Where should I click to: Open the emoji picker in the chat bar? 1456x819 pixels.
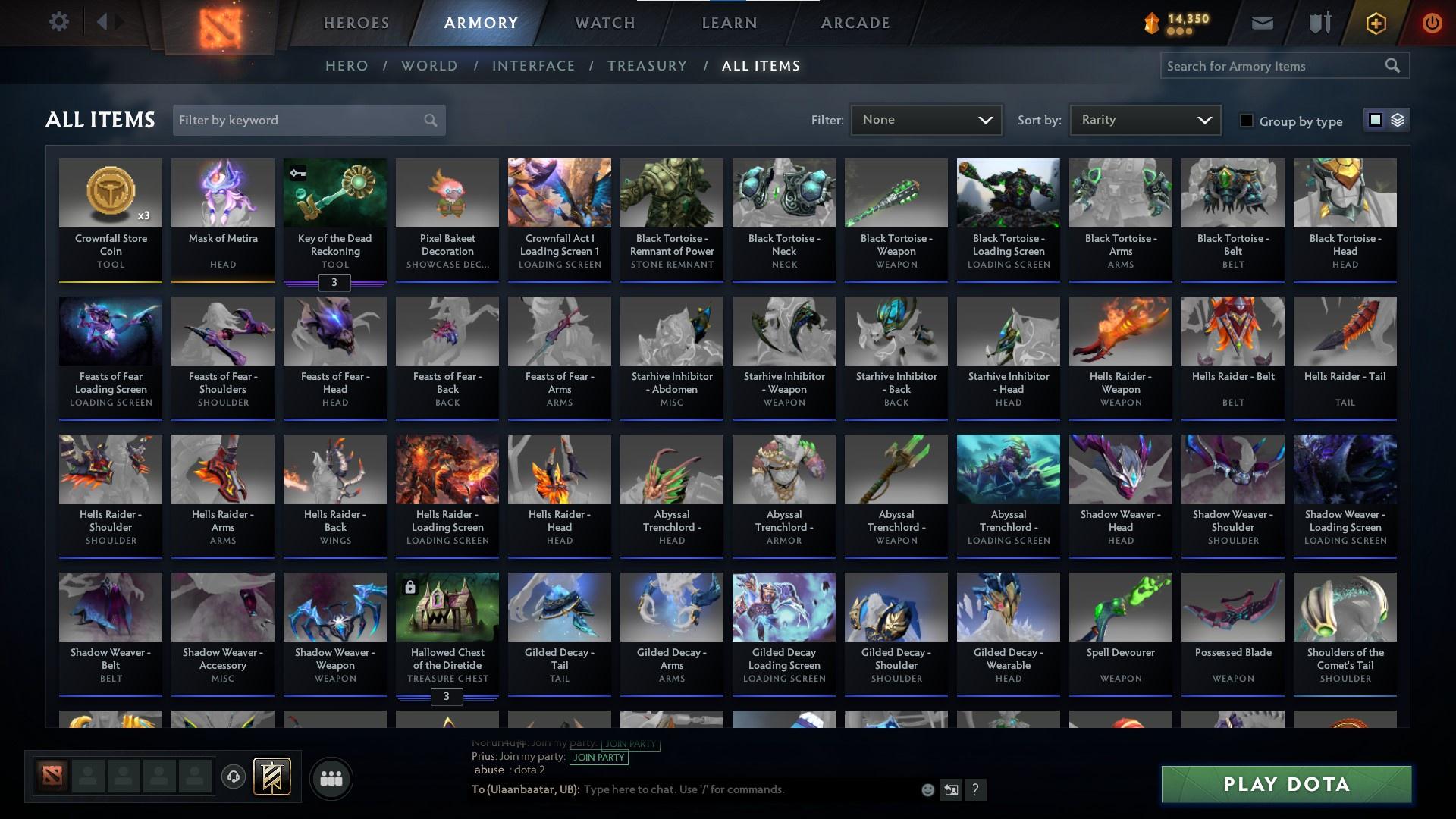coord(927,789)
